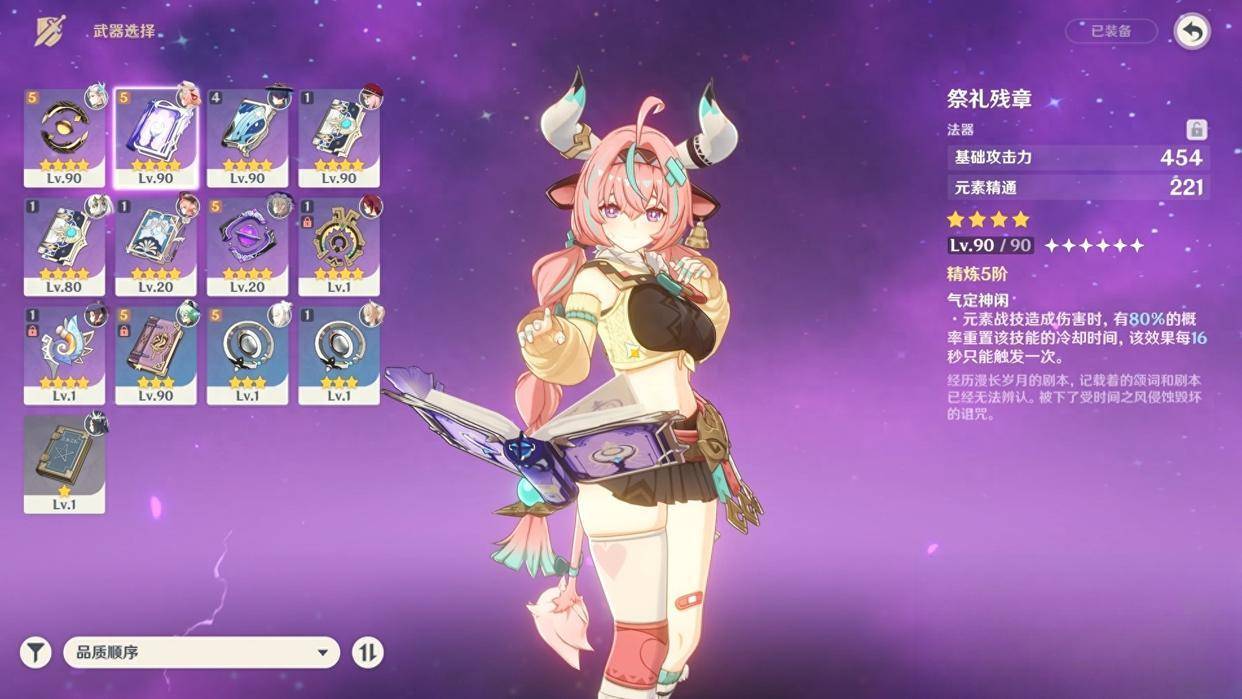Choose the locked golden gear catalyst
This screenshot has height=699, width=1242.
tap(339, 246)
